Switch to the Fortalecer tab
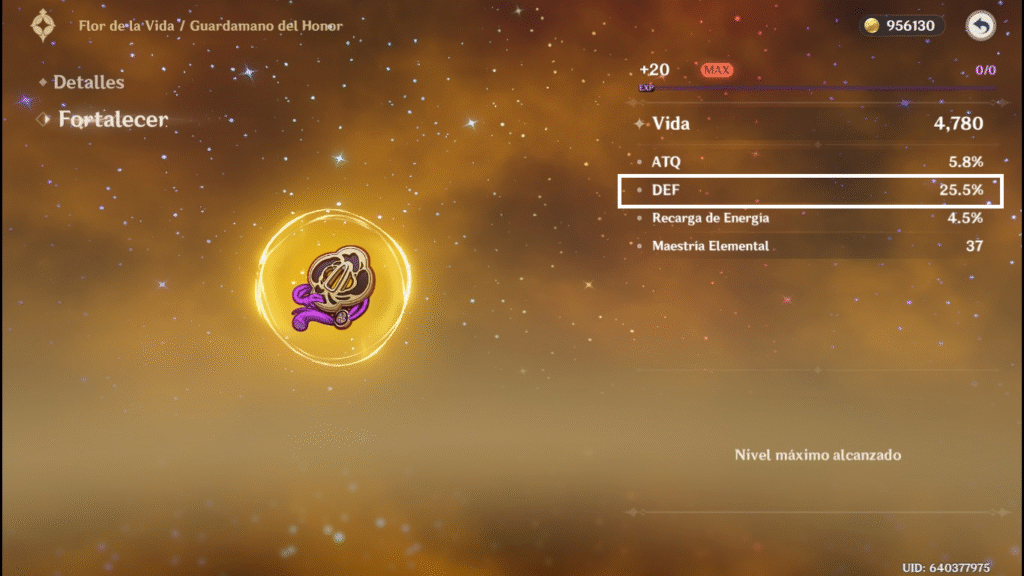The width and height of the screenshot is (1024, 576). [112, 120]
